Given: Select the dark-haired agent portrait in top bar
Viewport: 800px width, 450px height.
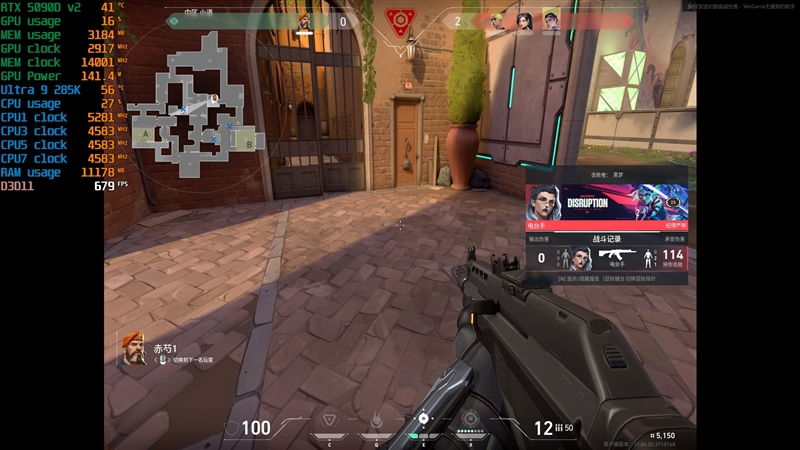Looking at the screenshot, I should coord(524,21).
